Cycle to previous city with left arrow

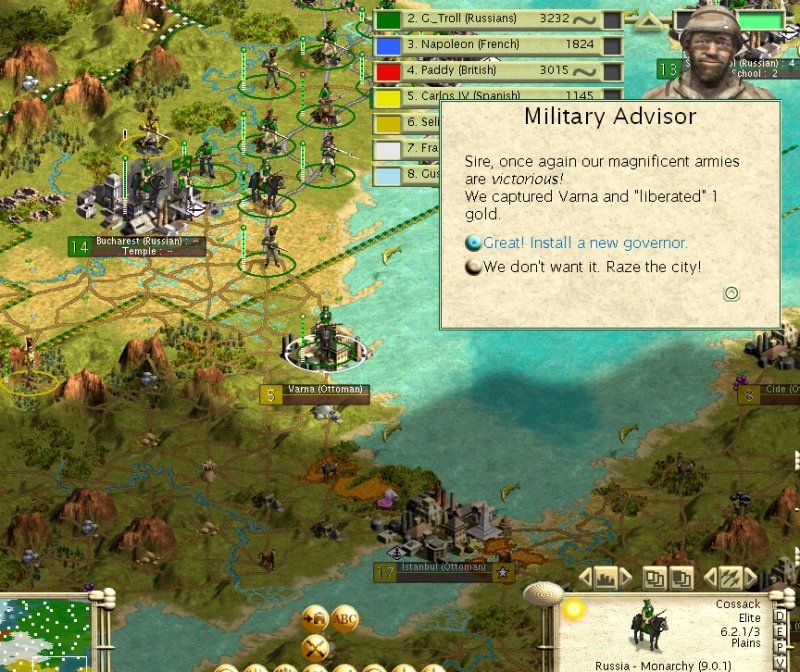coord(585,578)
